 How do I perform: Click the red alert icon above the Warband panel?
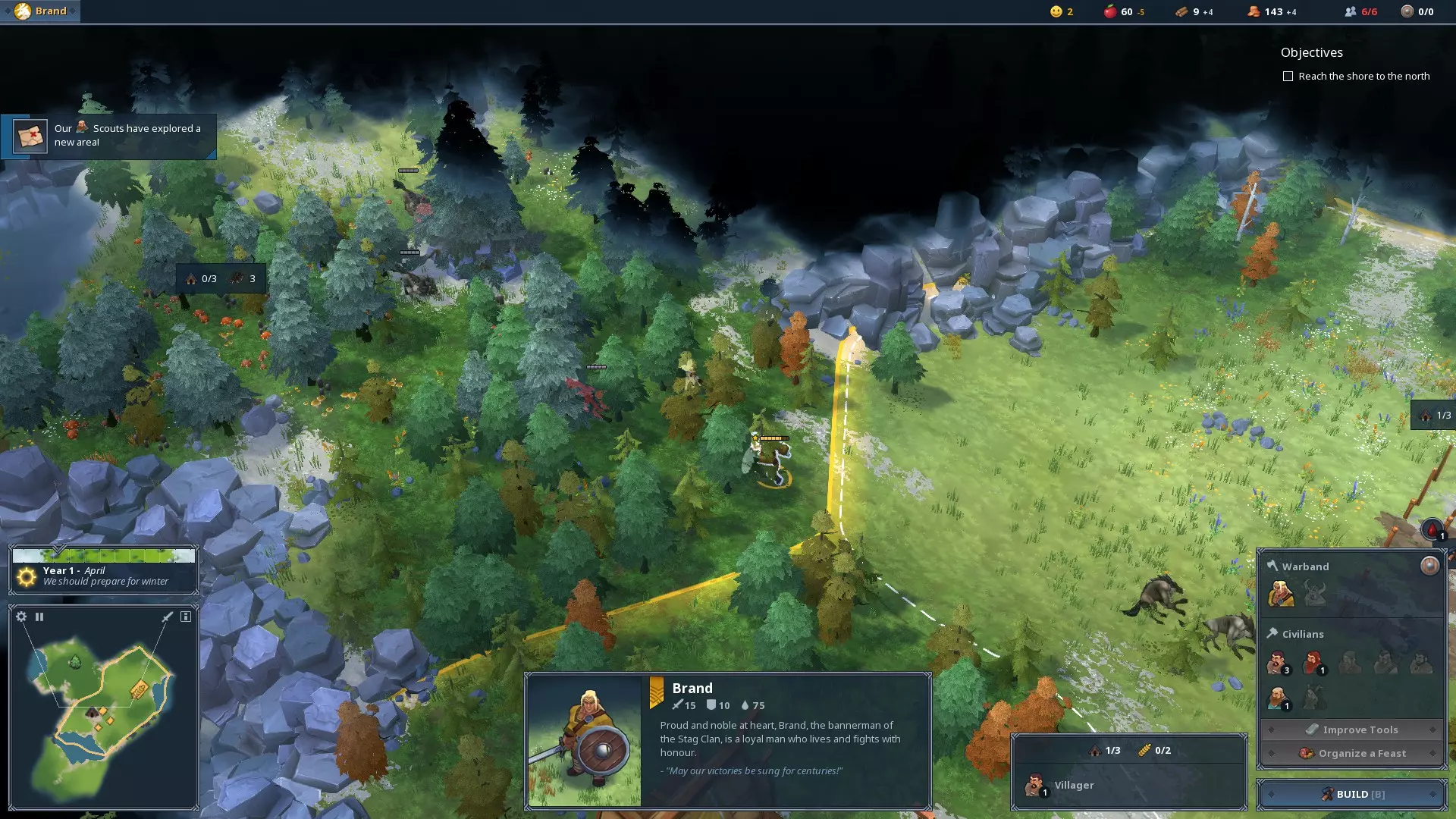pyautogui.click(x=1432, y=529)
